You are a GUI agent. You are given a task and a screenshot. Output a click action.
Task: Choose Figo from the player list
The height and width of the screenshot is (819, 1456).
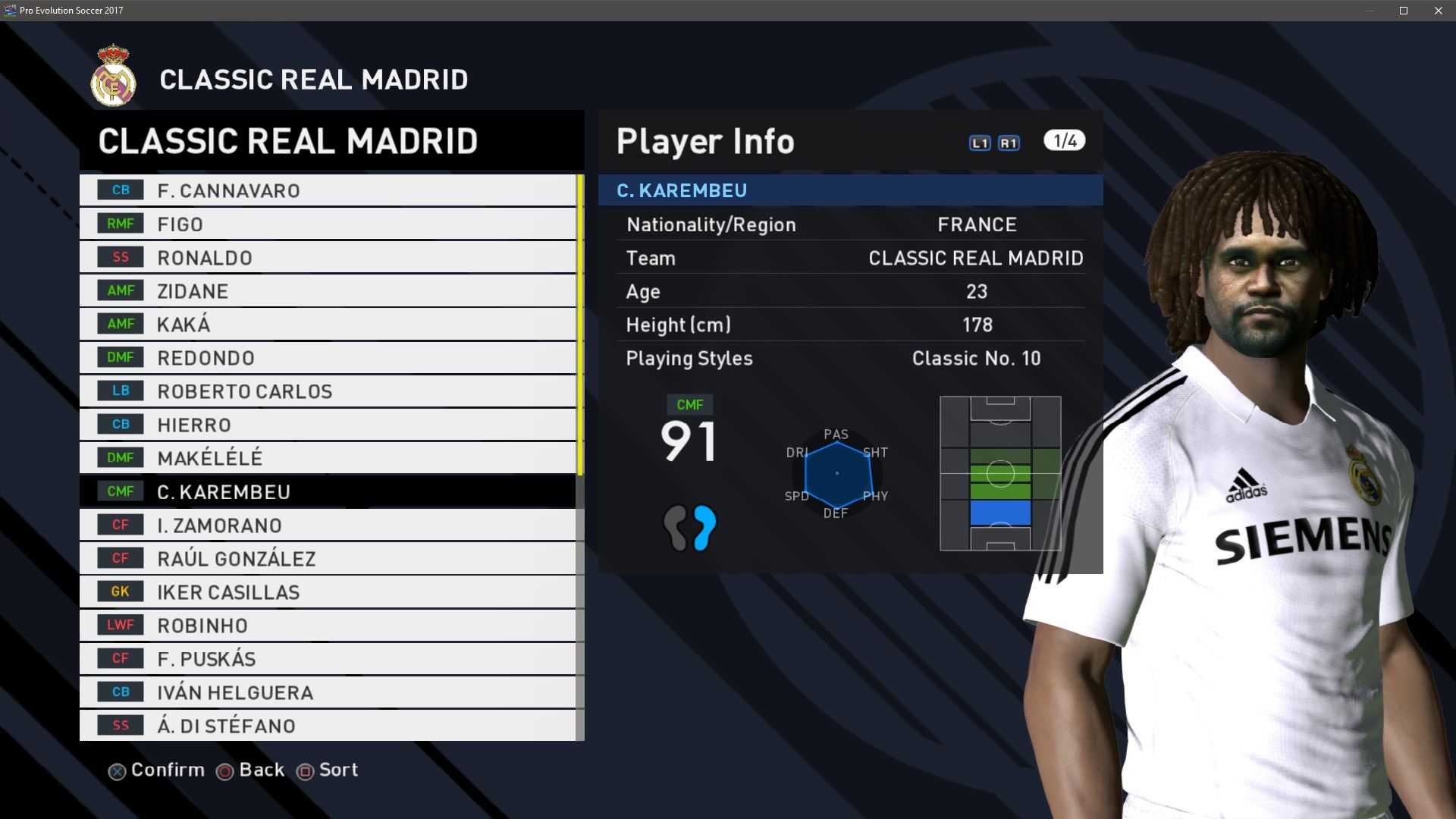coord(327,224)
